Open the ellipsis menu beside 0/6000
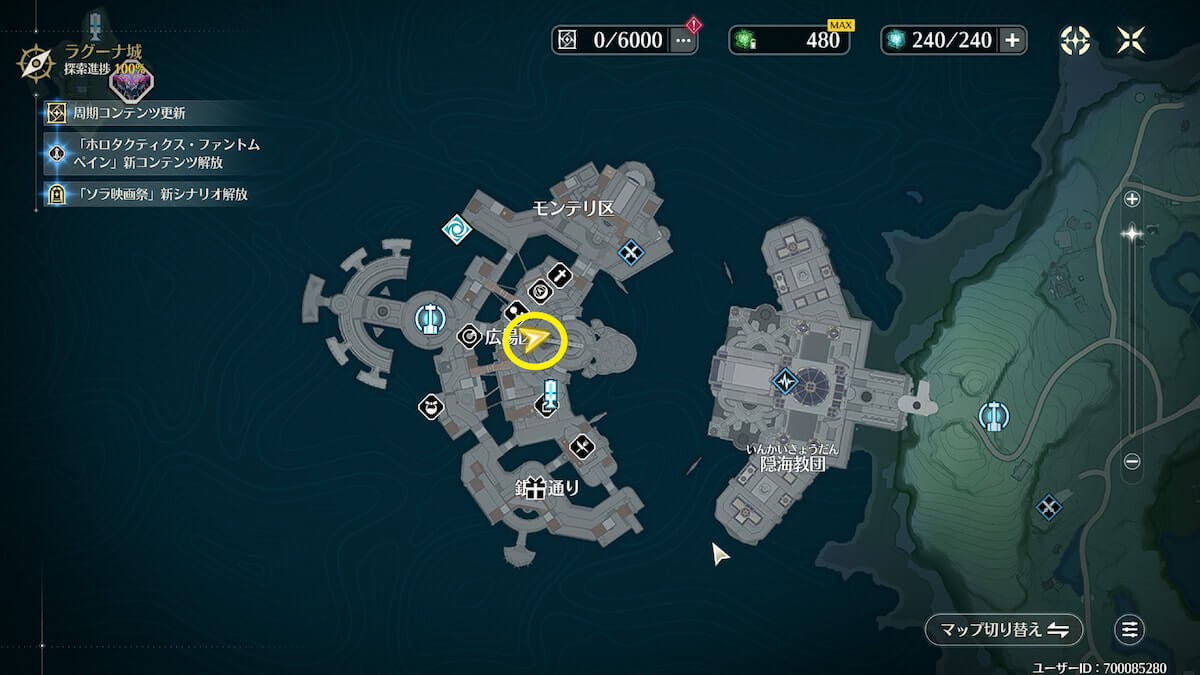This screenshot has width=1200, height=675. click(x=684, y=40)
